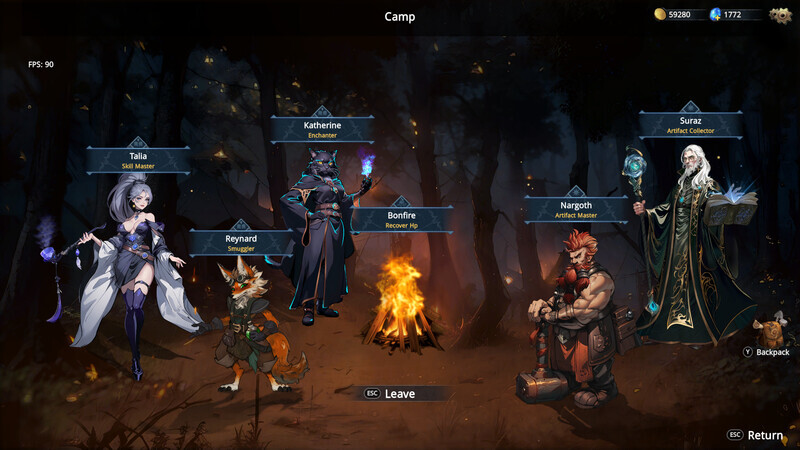Talk to Nargoth the Artifact Master
The height and width of the screenshot is (450, 800).
(575, 210)
